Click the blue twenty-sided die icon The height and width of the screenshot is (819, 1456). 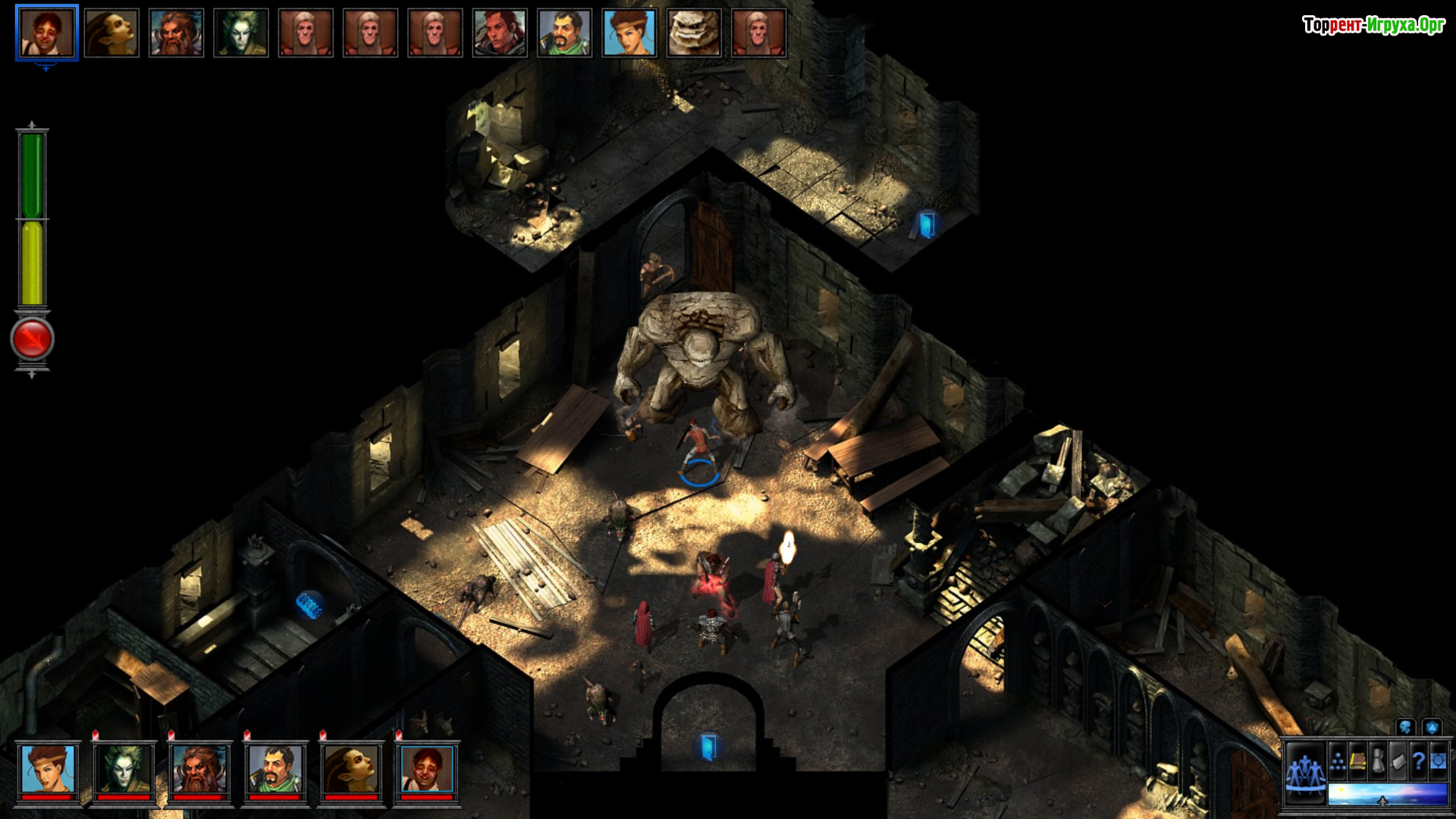1432,728
